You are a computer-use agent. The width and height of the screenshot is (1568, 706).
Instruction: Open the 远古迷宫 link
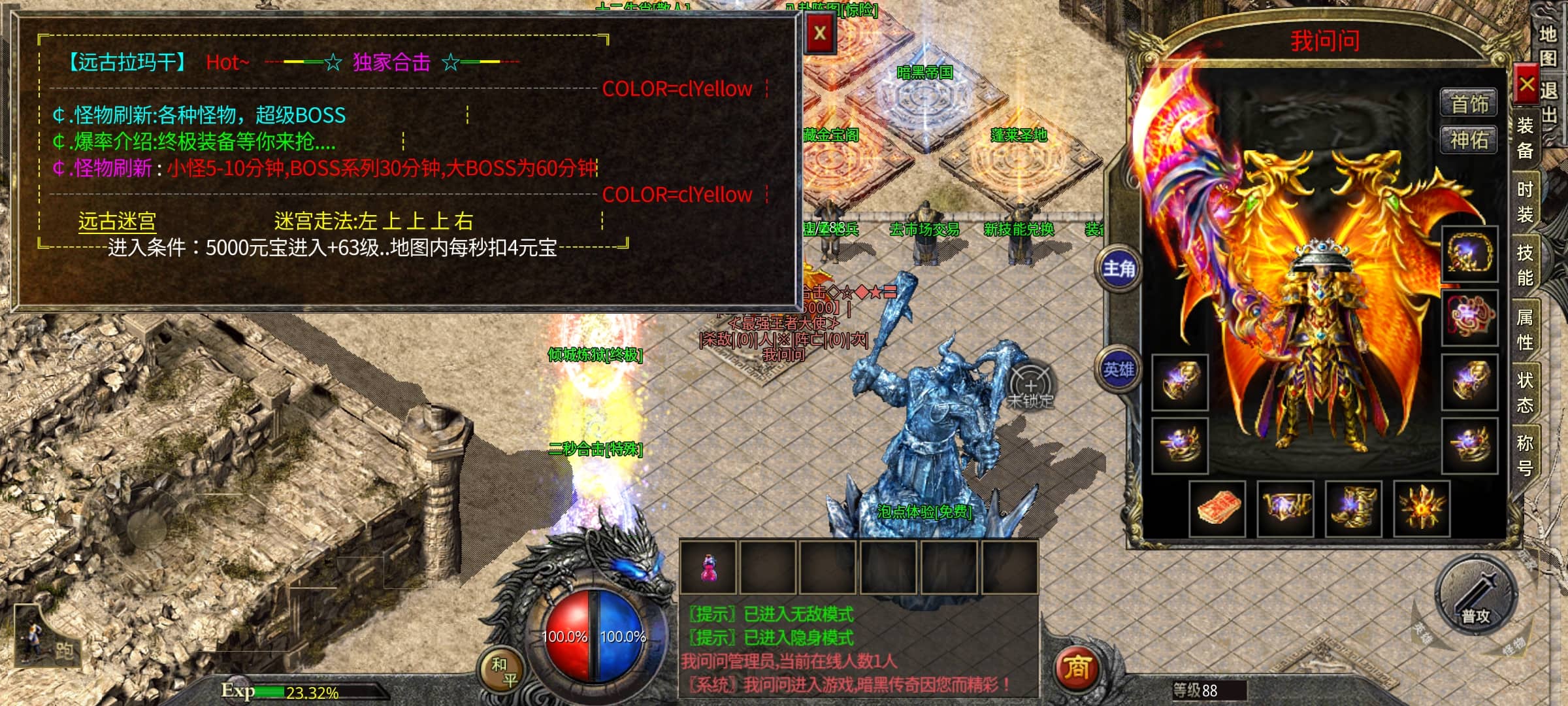point(117,222)
